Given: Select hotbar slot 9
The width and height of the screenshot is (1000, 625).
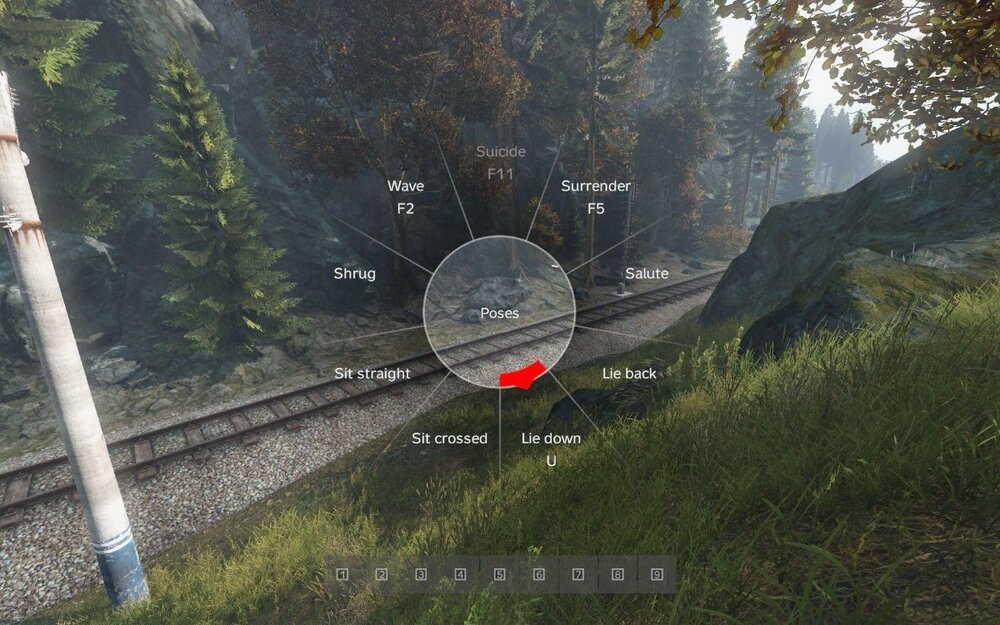Looking at the screenshot, I should [x=657, y=575].
